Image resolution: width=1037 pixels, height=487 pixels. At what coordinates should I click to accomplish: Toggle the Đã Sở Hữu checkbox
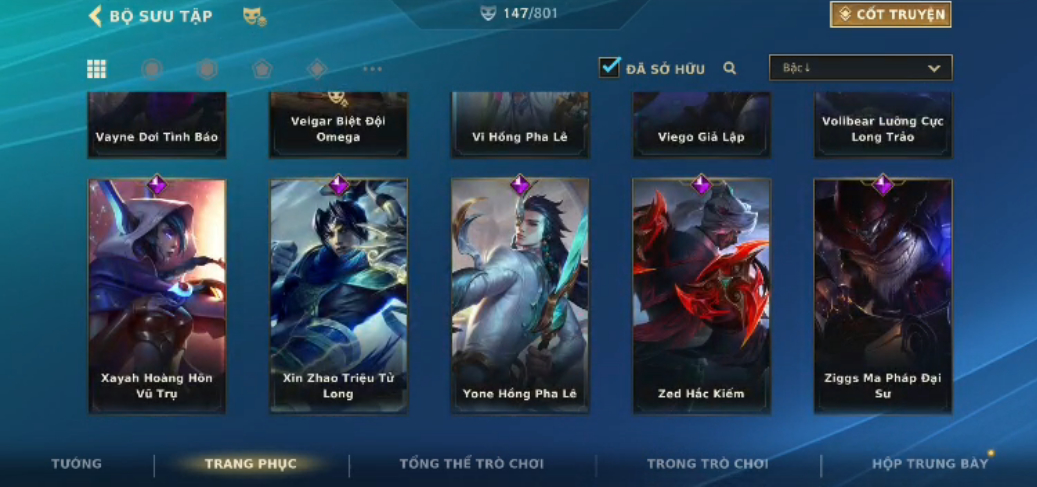609,68
